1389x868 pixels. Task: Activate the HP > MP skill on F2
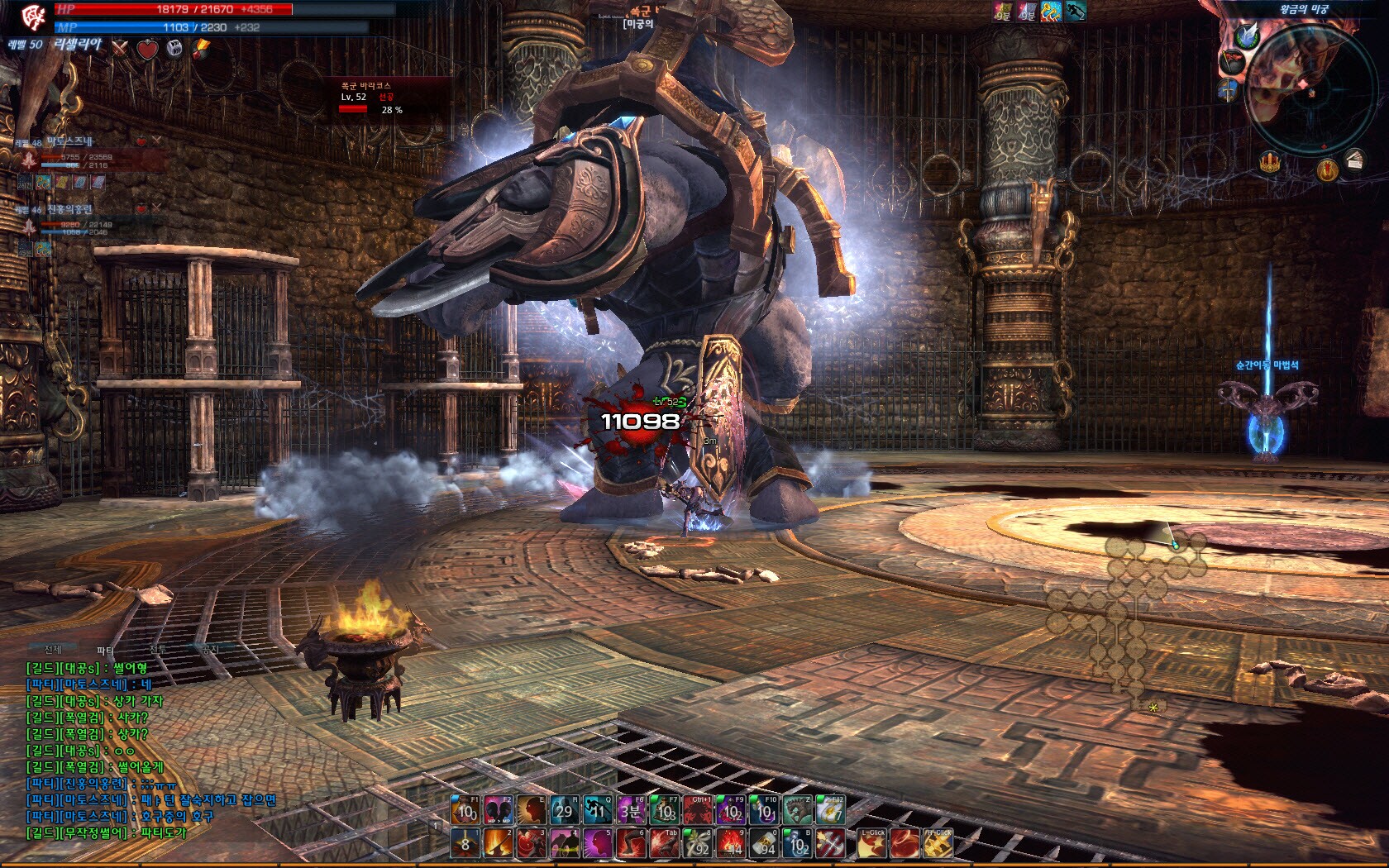(x=498, y=811)
